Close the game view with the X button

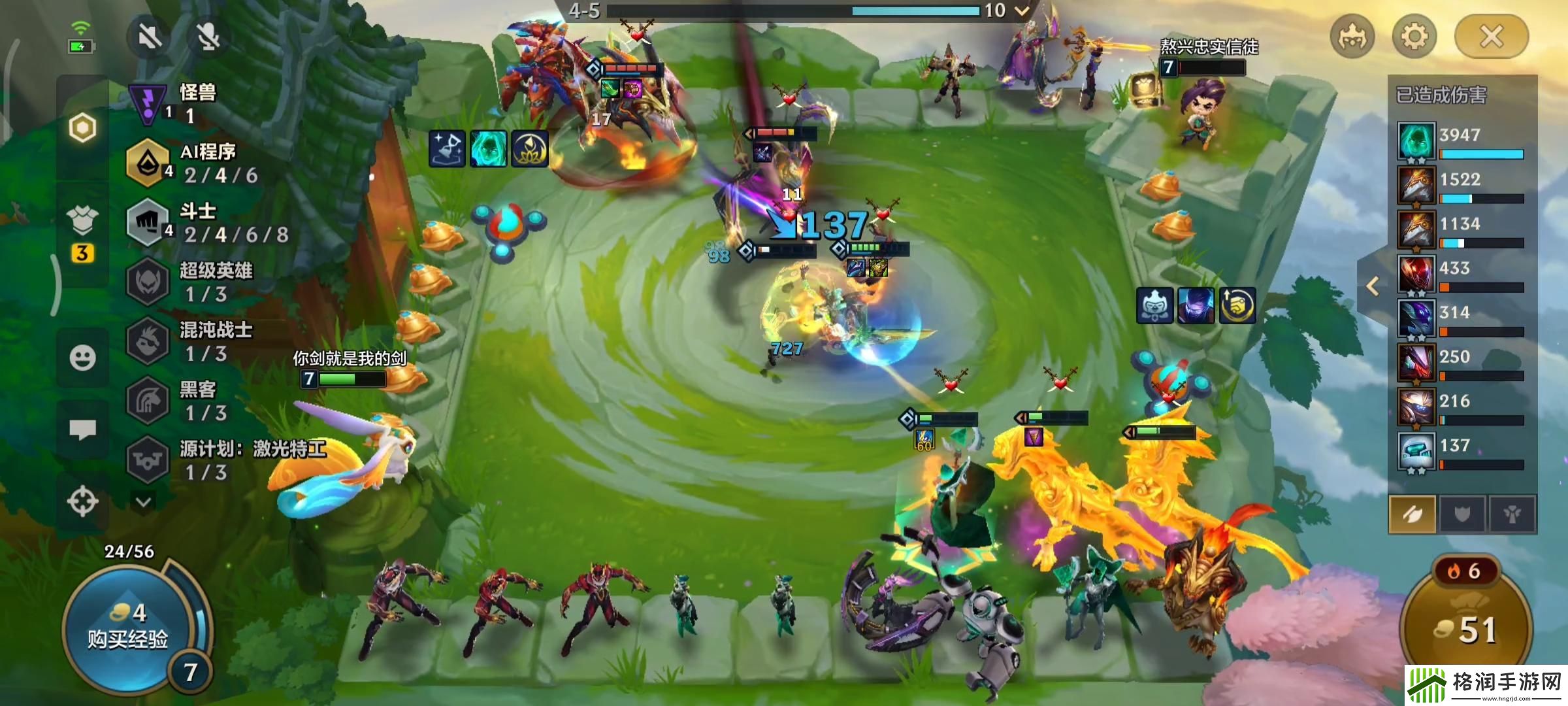pos(1491,37)
